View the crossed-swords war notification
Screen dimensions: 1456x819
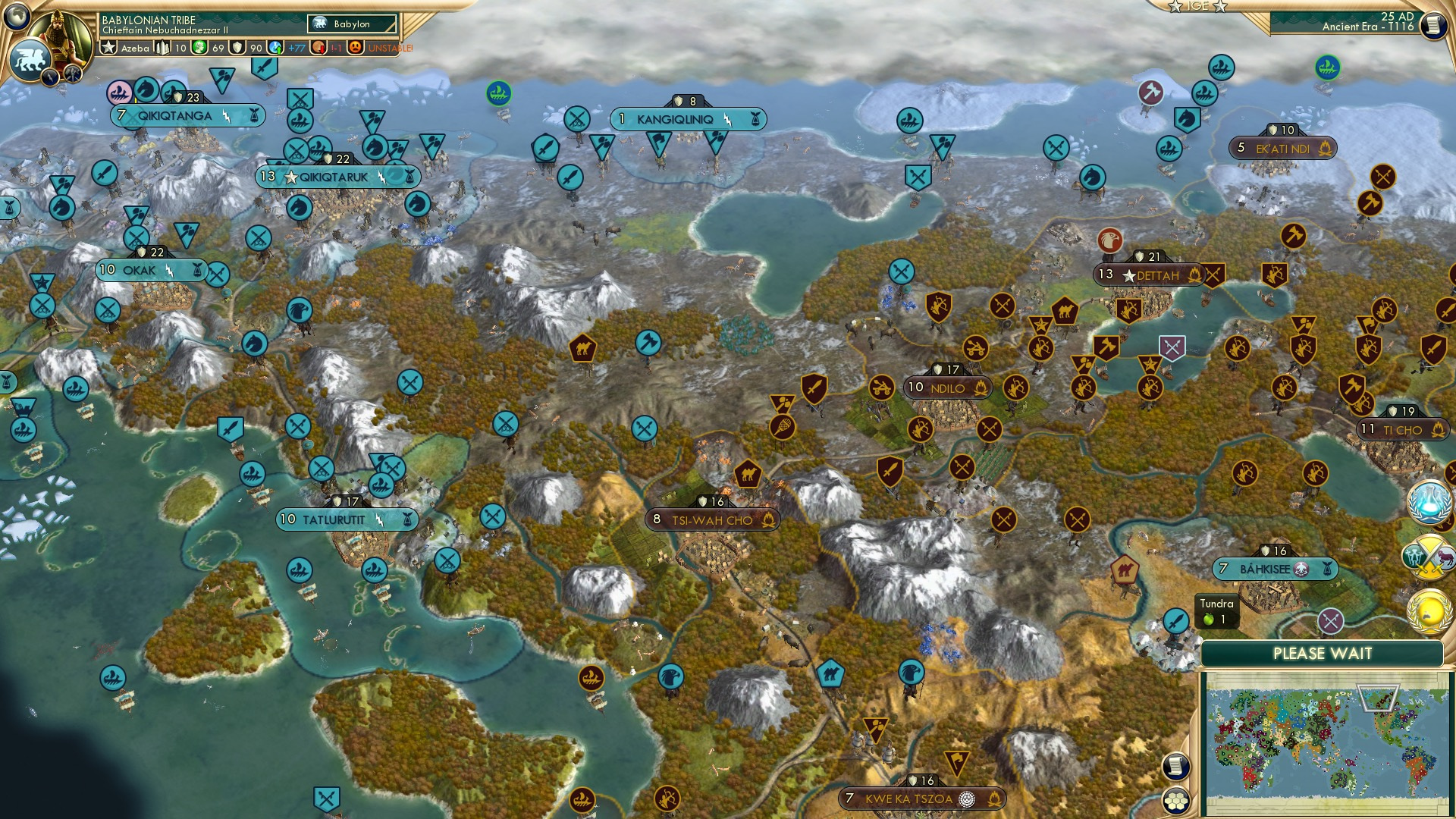tap(1428, 556)
